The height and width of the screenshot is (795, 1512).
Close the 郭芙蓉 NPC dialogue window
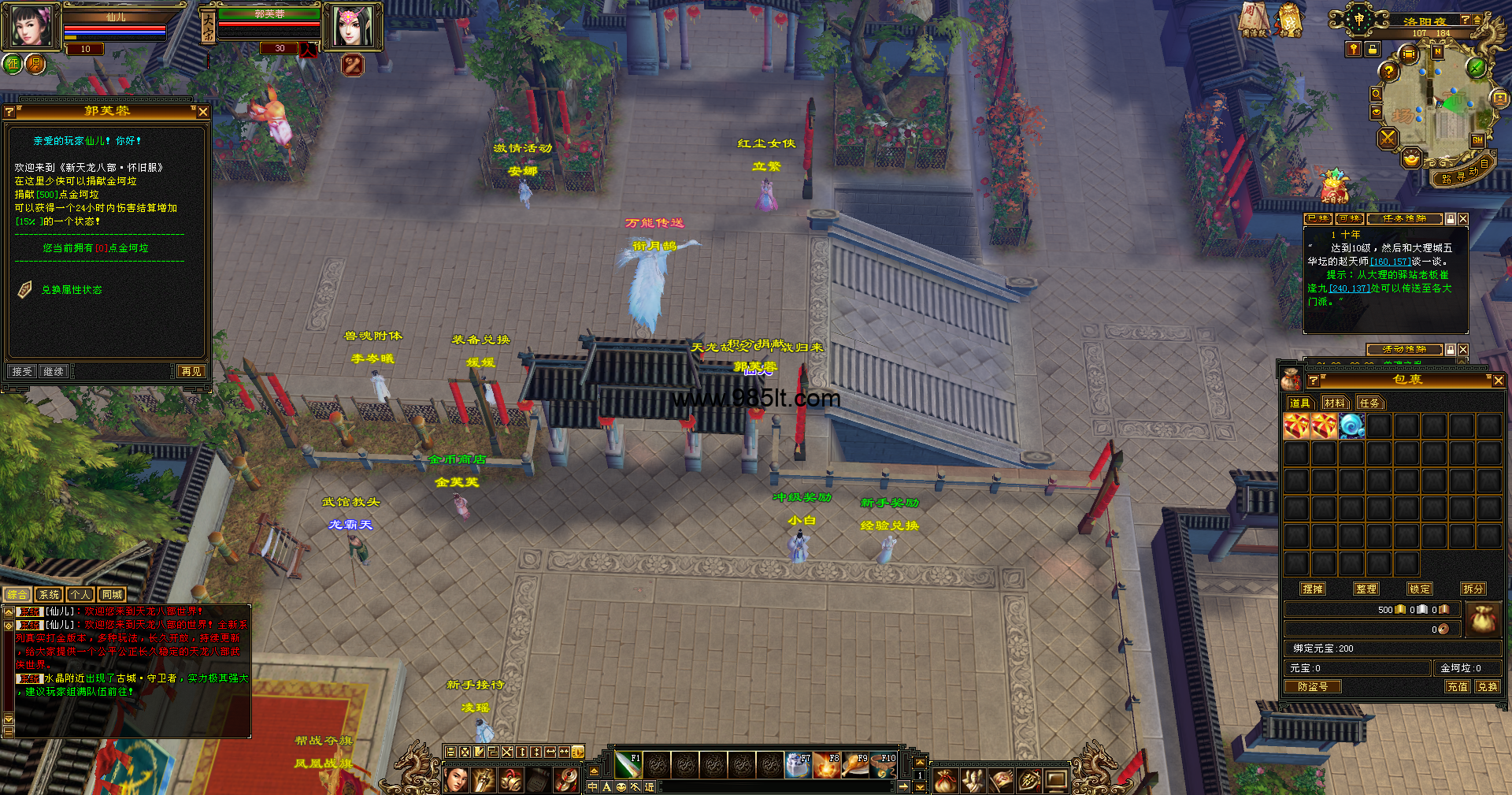203,112
